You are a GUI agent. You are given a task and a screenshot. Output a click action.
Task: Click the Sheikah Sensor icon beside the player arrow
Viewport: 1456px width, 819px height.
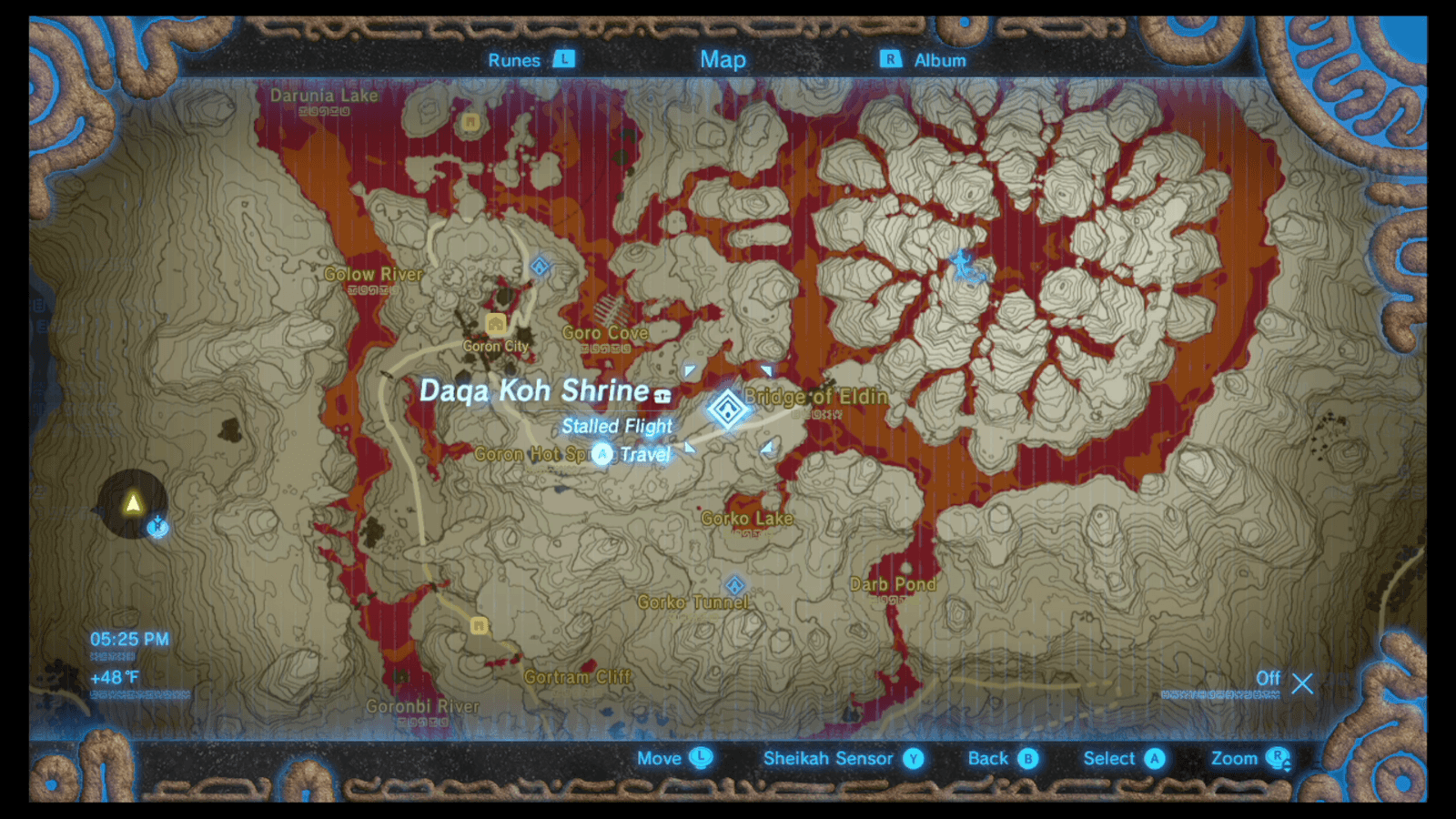tap(157, 527)
